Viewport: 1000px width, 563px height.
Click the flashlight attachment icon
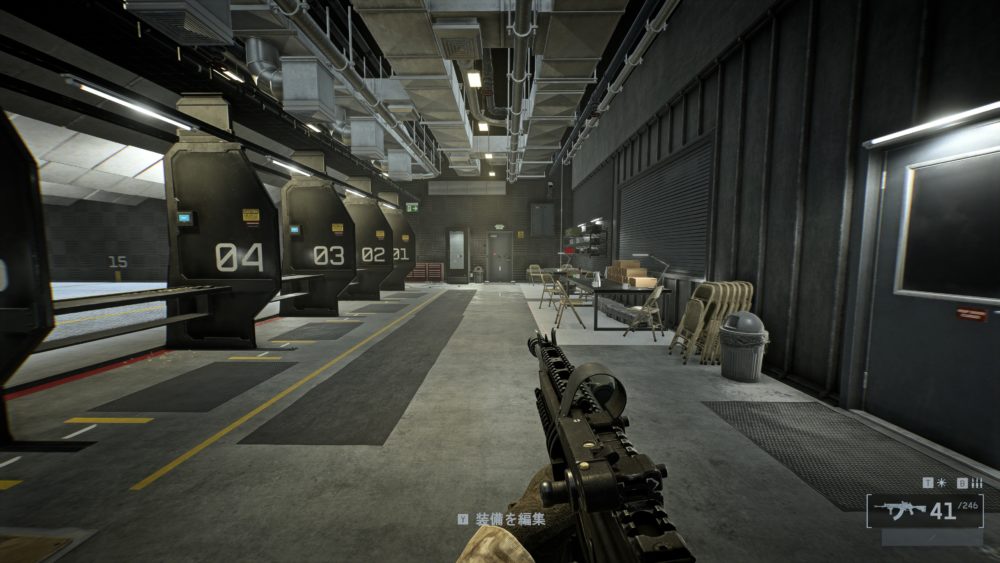click(x=942, y=483)
